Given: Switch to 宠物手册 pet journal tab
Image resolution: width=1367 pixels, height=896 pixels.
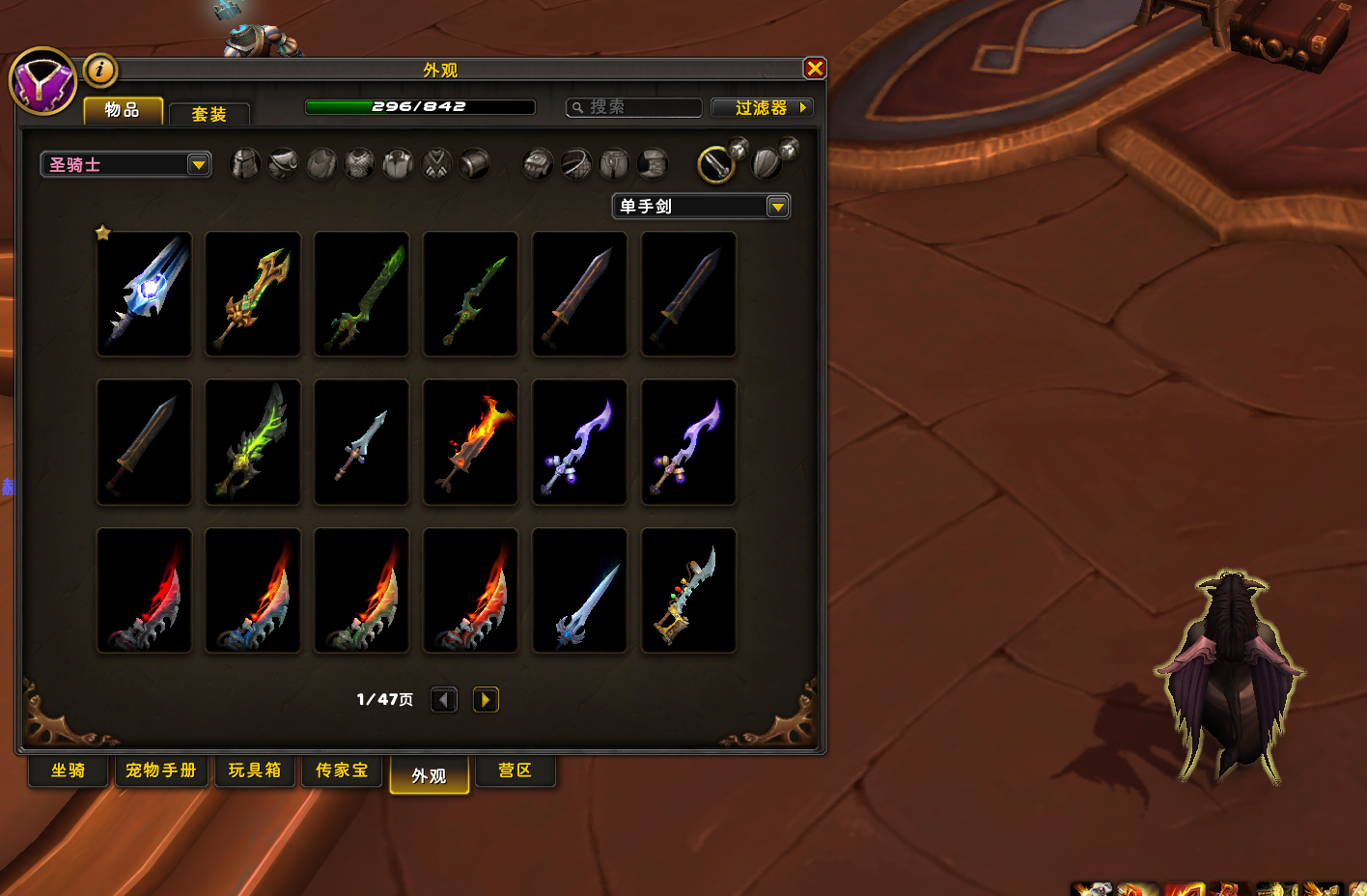Looking at the screenshot, I should click(x=161, y=770).
